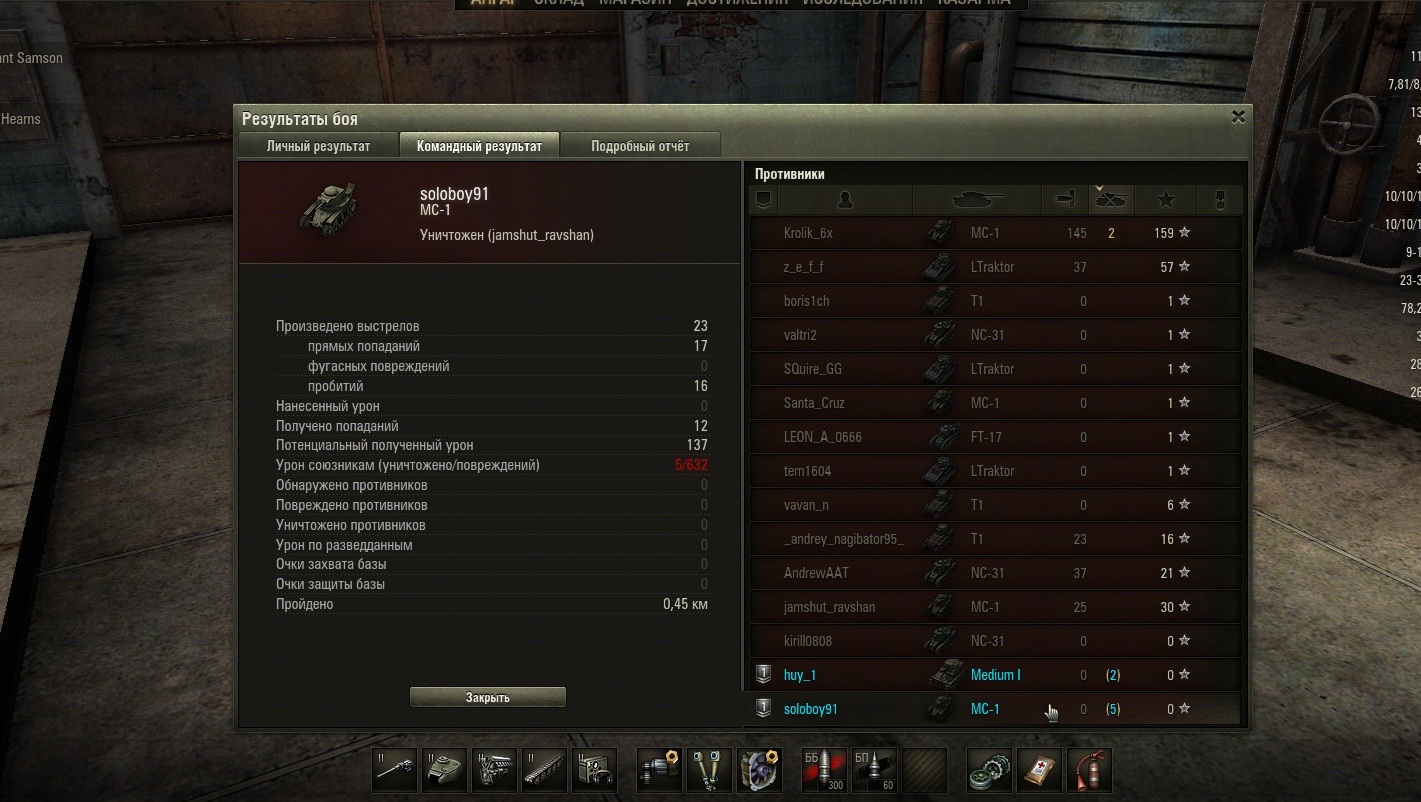The height and width of the screenshot is (802, 1421).
Task: Close the battle results window with X
Action: click(1238, 117)
